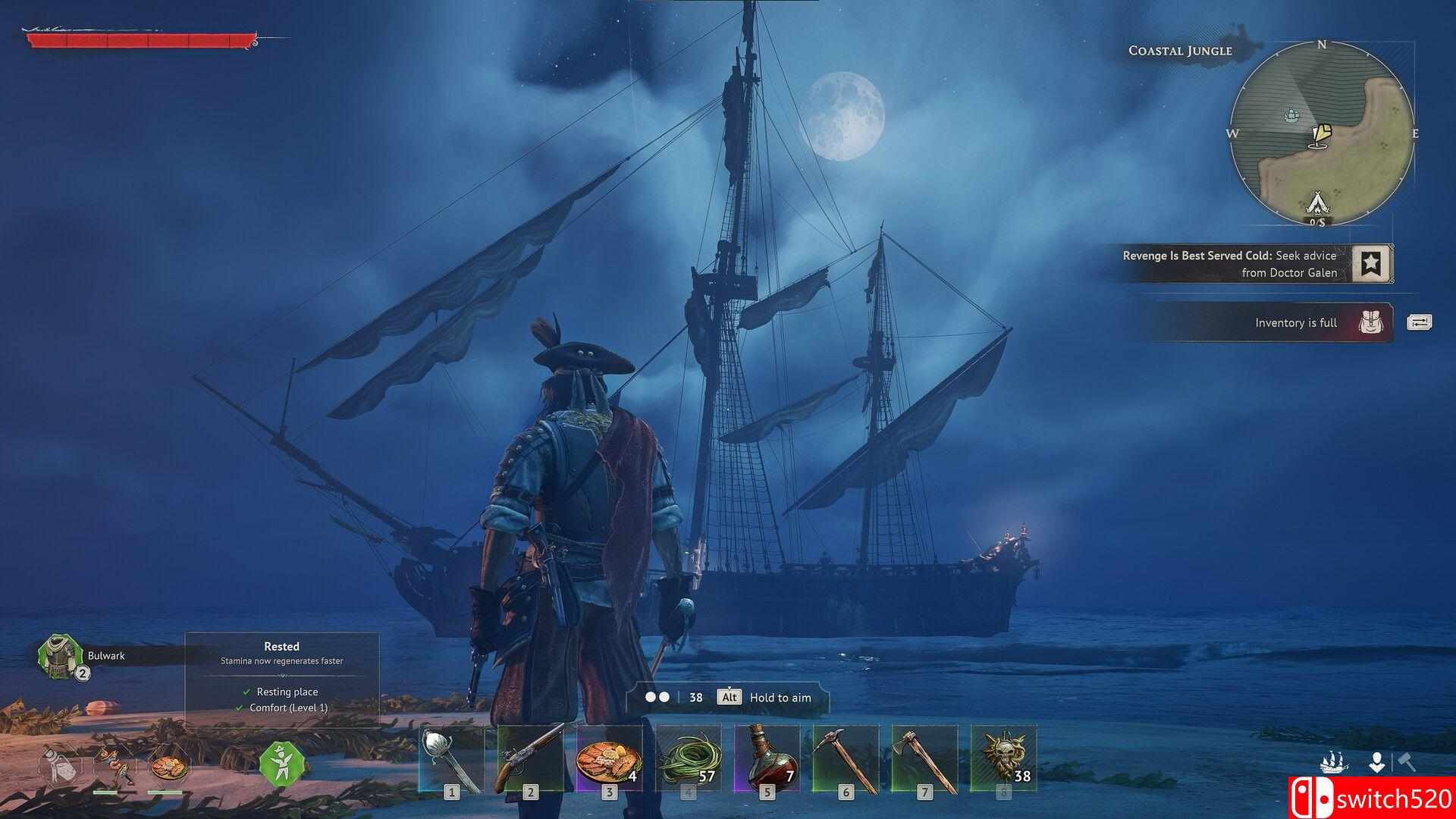Use the red health potion flask
Viewport: 1456px width, 819px height.
point(767,760)
